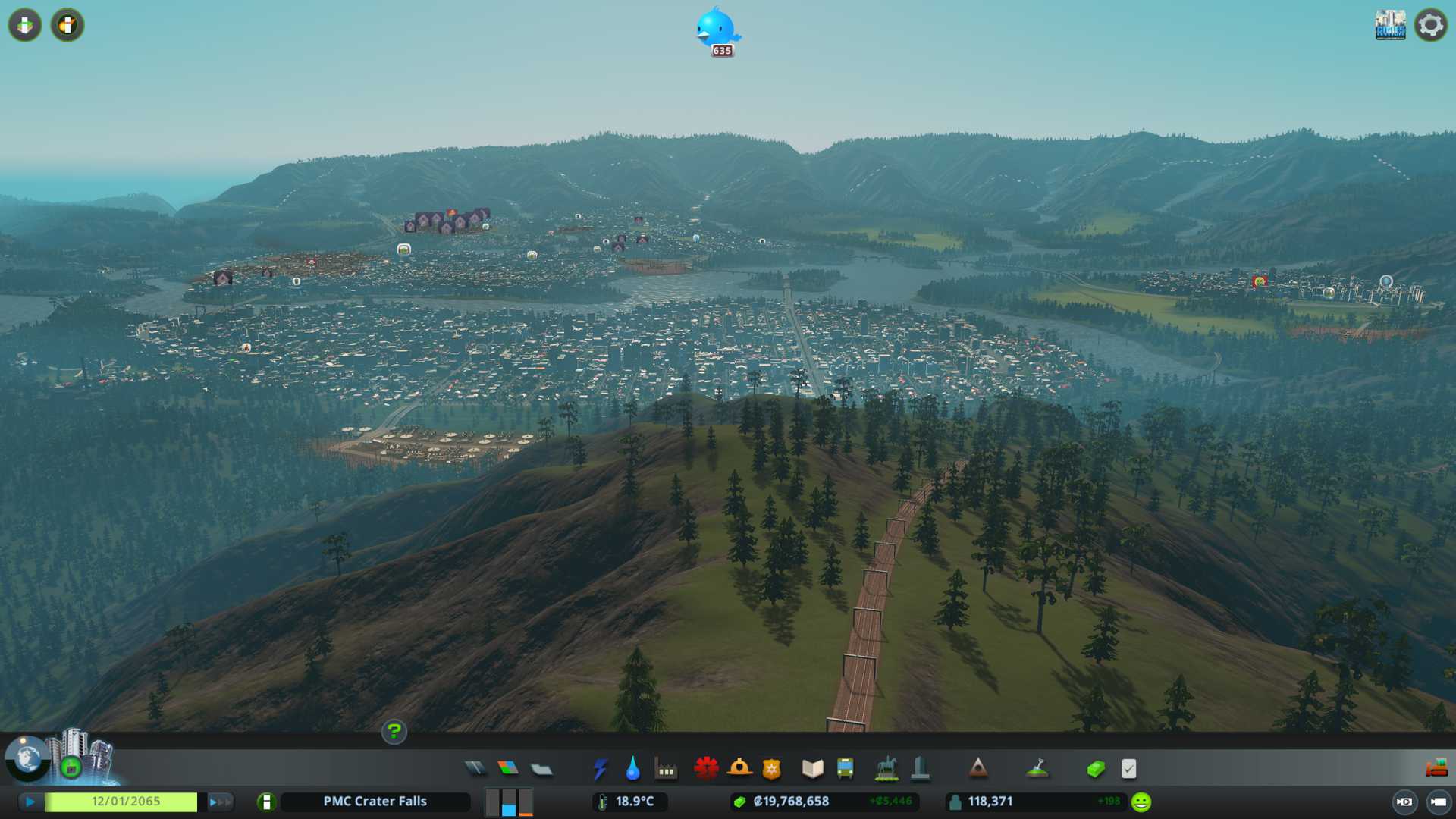Viewport: 1456px width, 819px height.
Task: Open the Parks statue menu
Action: coord(886,769)
